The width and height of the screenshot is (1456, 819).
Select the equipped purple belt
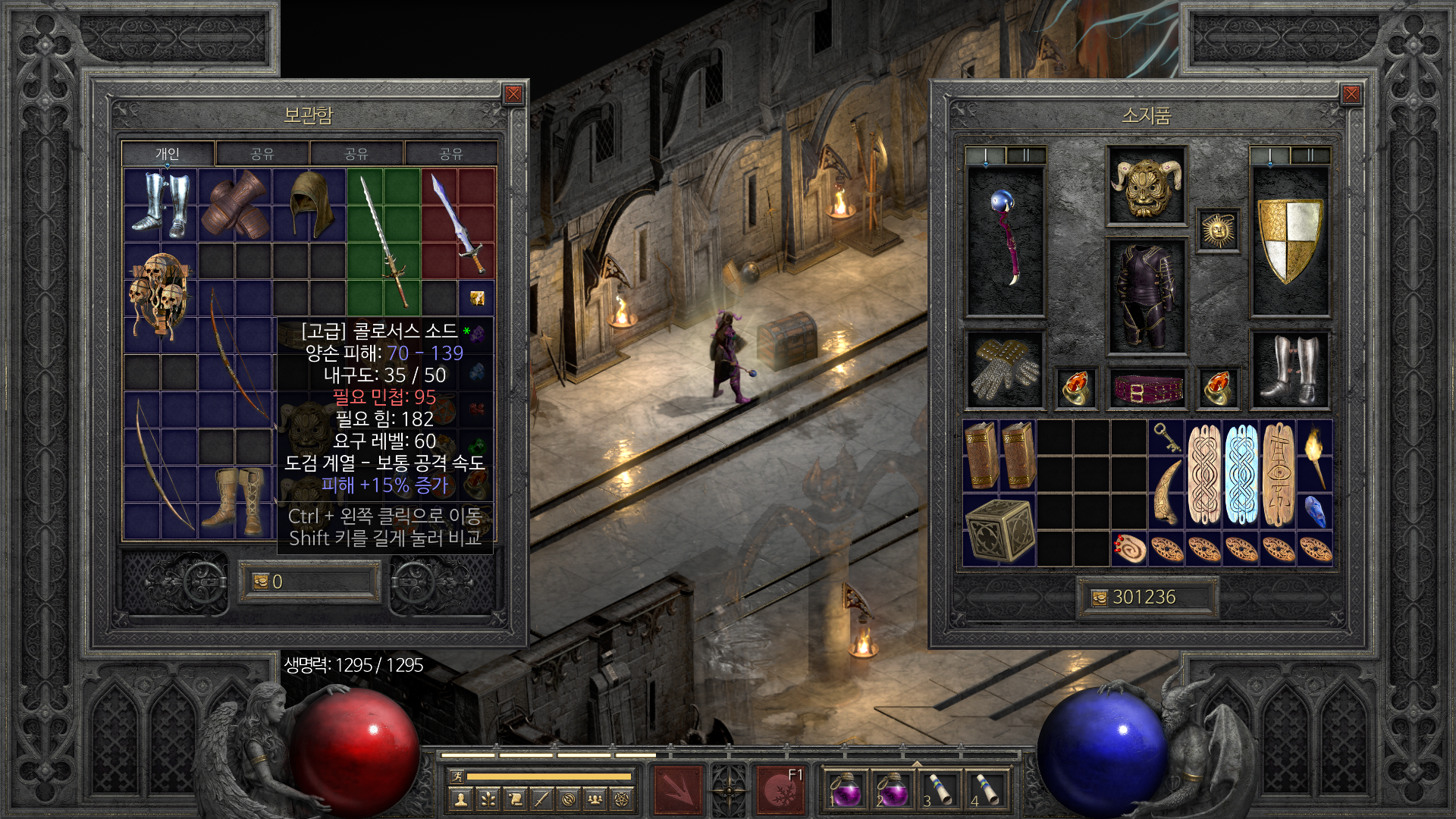coord(1147,390)
